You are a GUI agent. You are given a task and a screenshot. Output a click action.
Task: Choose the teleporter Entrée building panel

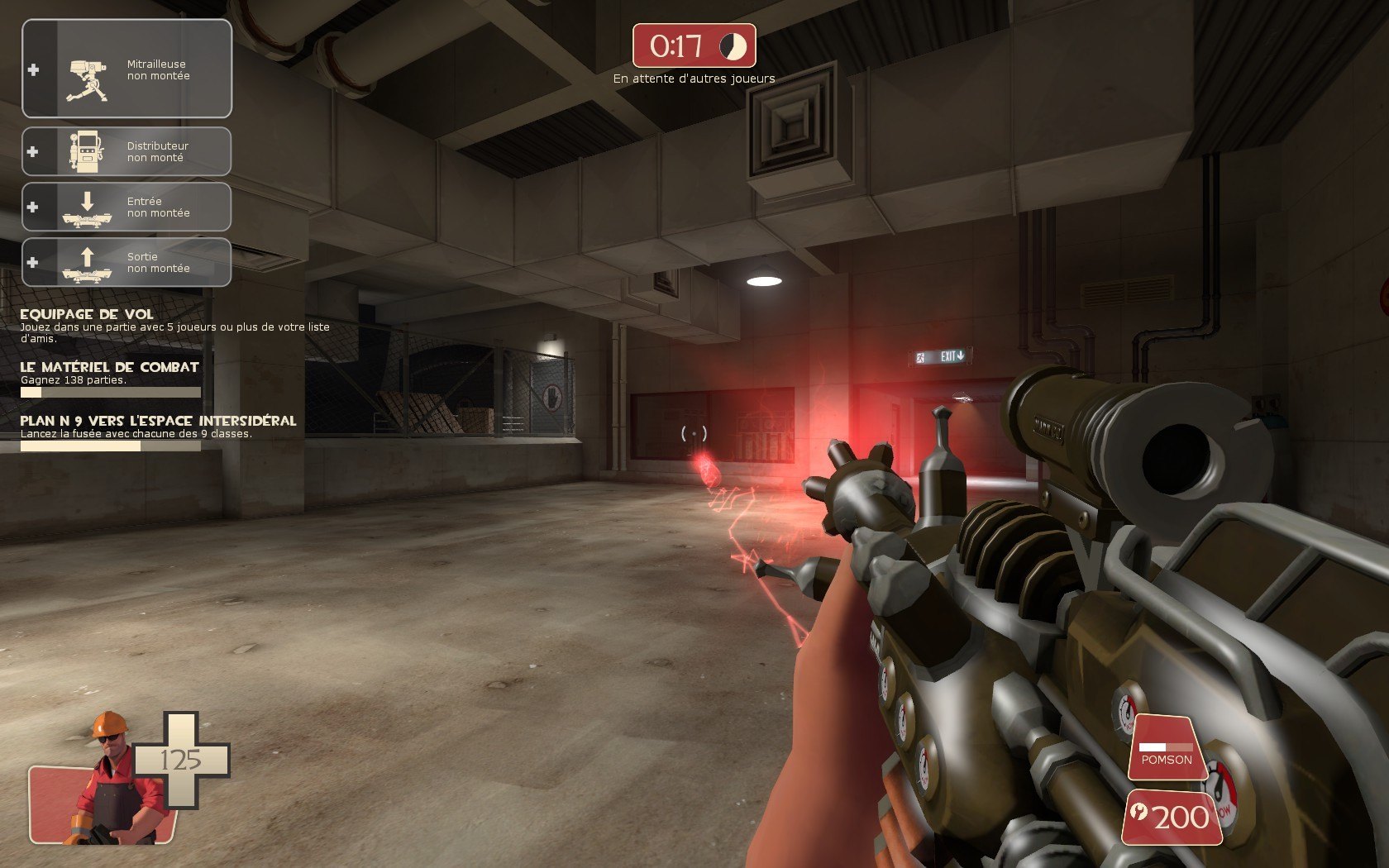(x=126, y=207)
